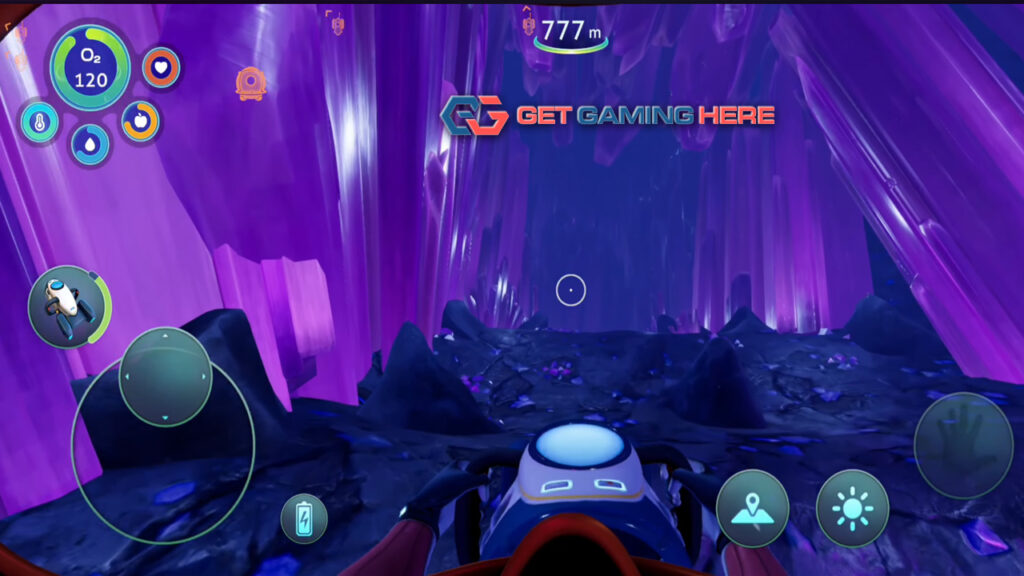Toggle the lights with the sun button

coord(852,508)
